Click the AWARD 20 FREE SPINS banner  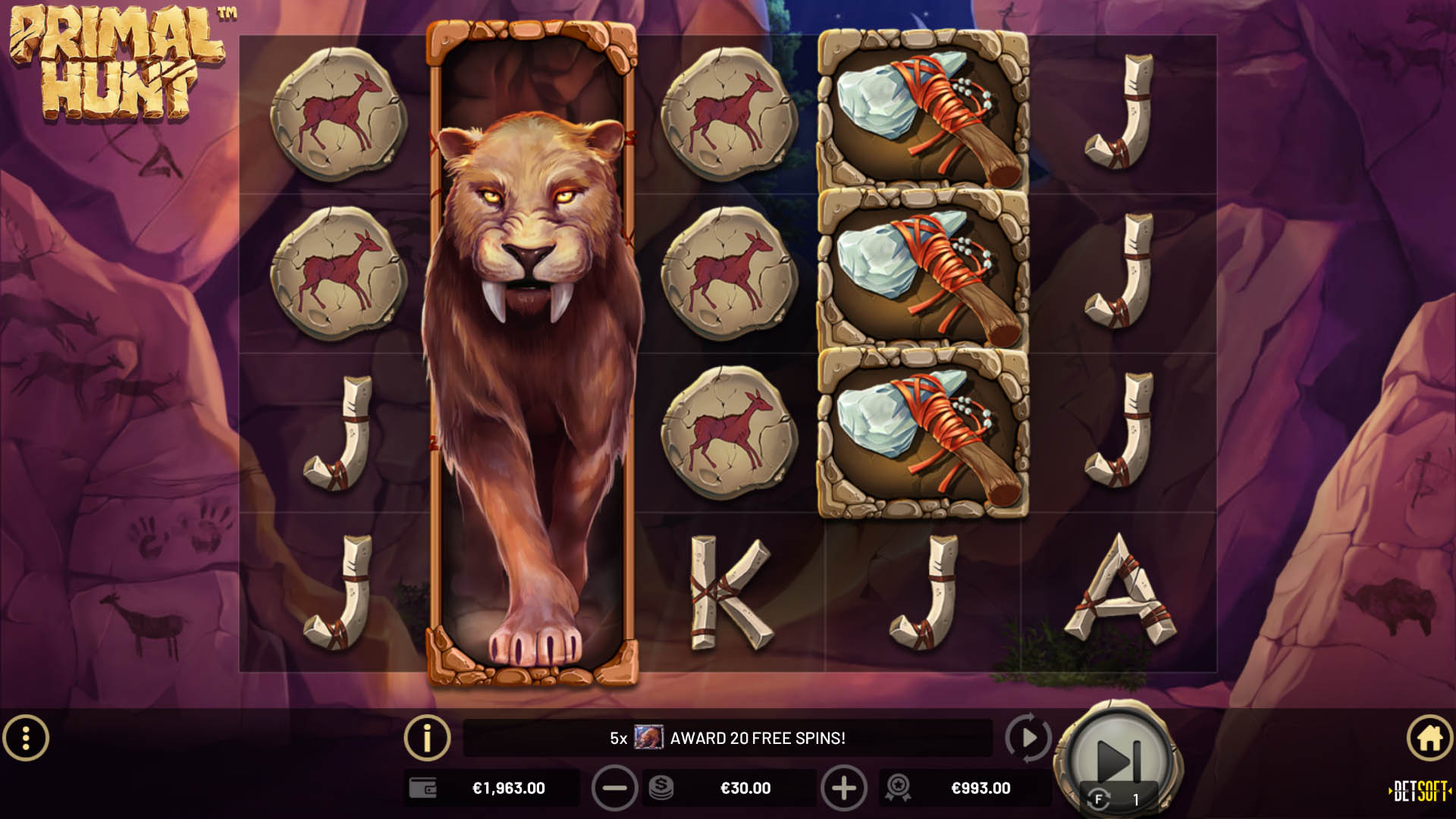point(758,736)
